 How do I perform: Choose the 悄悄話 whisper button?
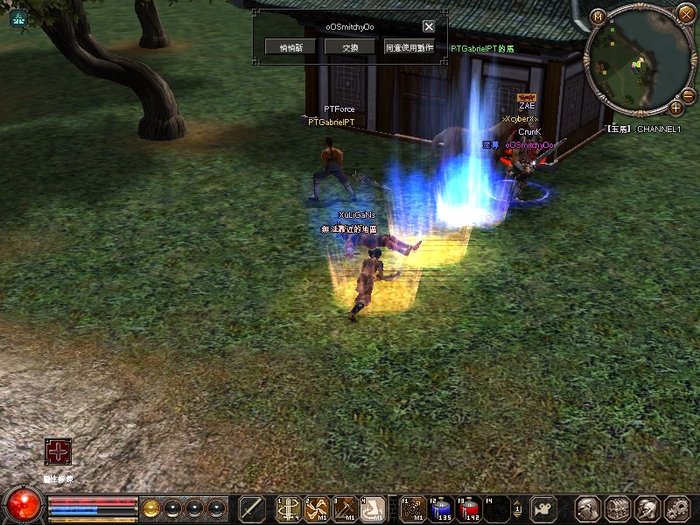[291, 47]
